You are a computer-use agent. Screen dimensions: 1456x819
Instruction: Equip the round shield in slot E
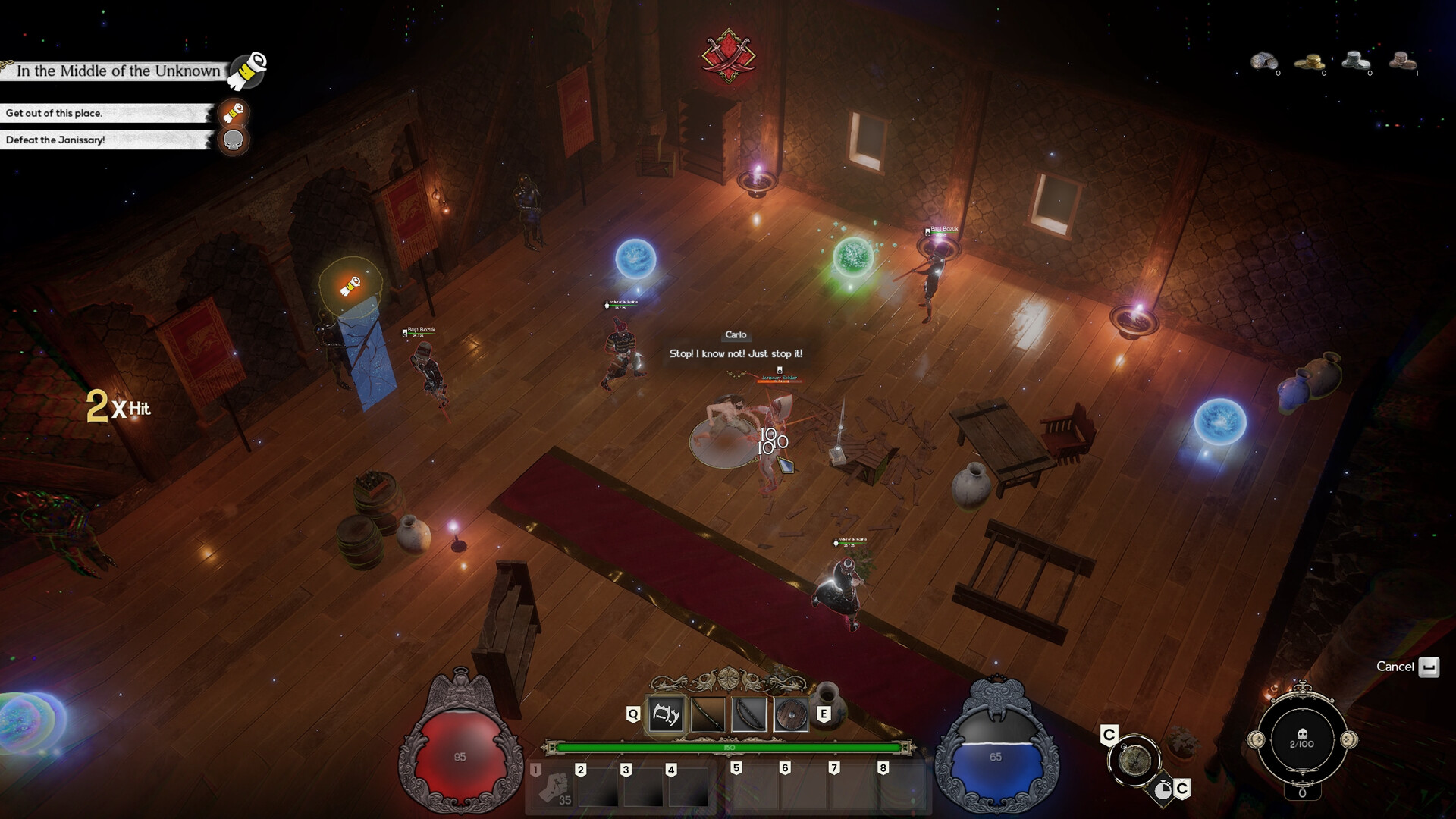click(791, 714)
